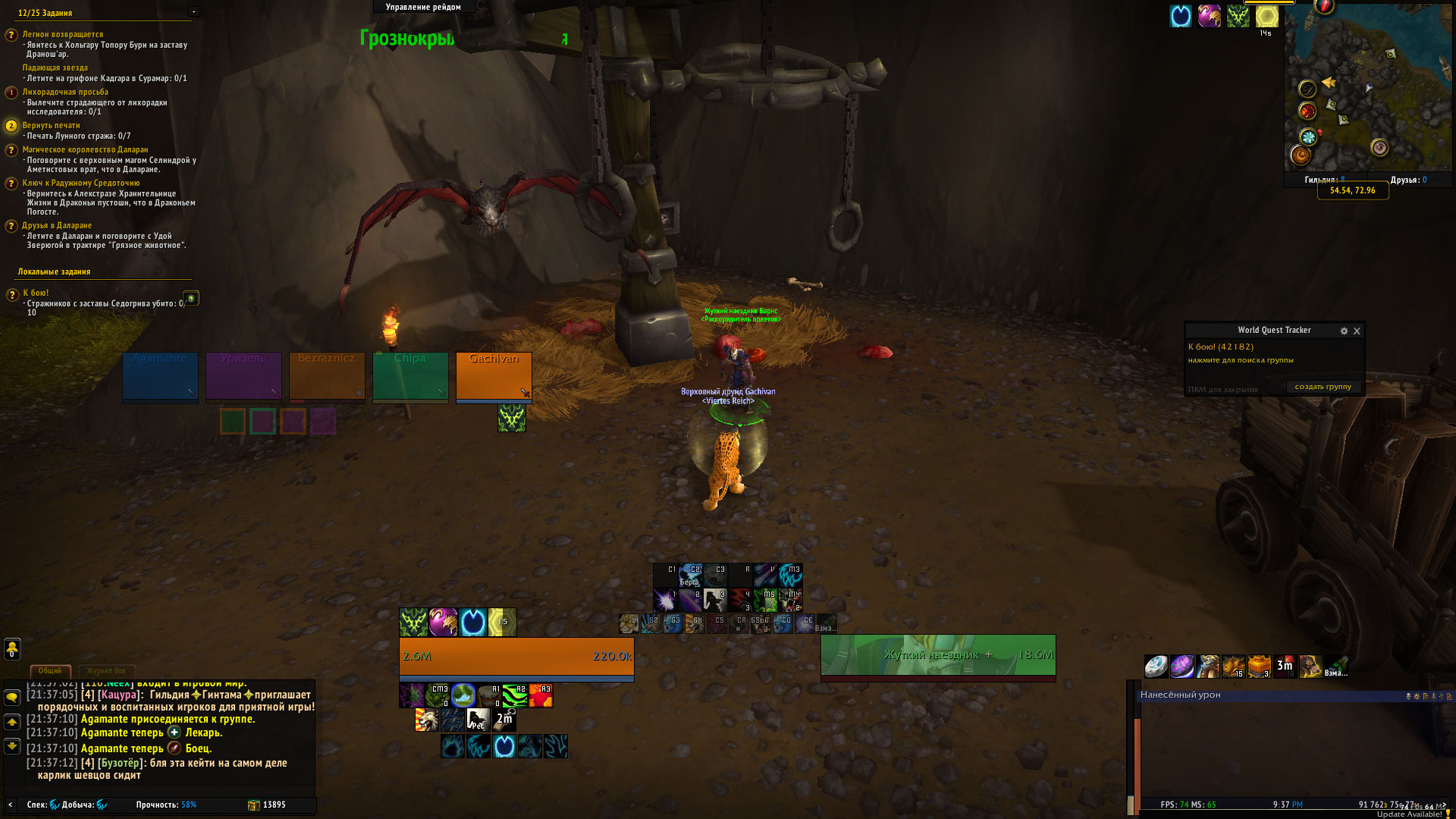Open World Quest Tracker gear settings
The height and width of the screenshot is (819, 1456).
click(1344, 331)
